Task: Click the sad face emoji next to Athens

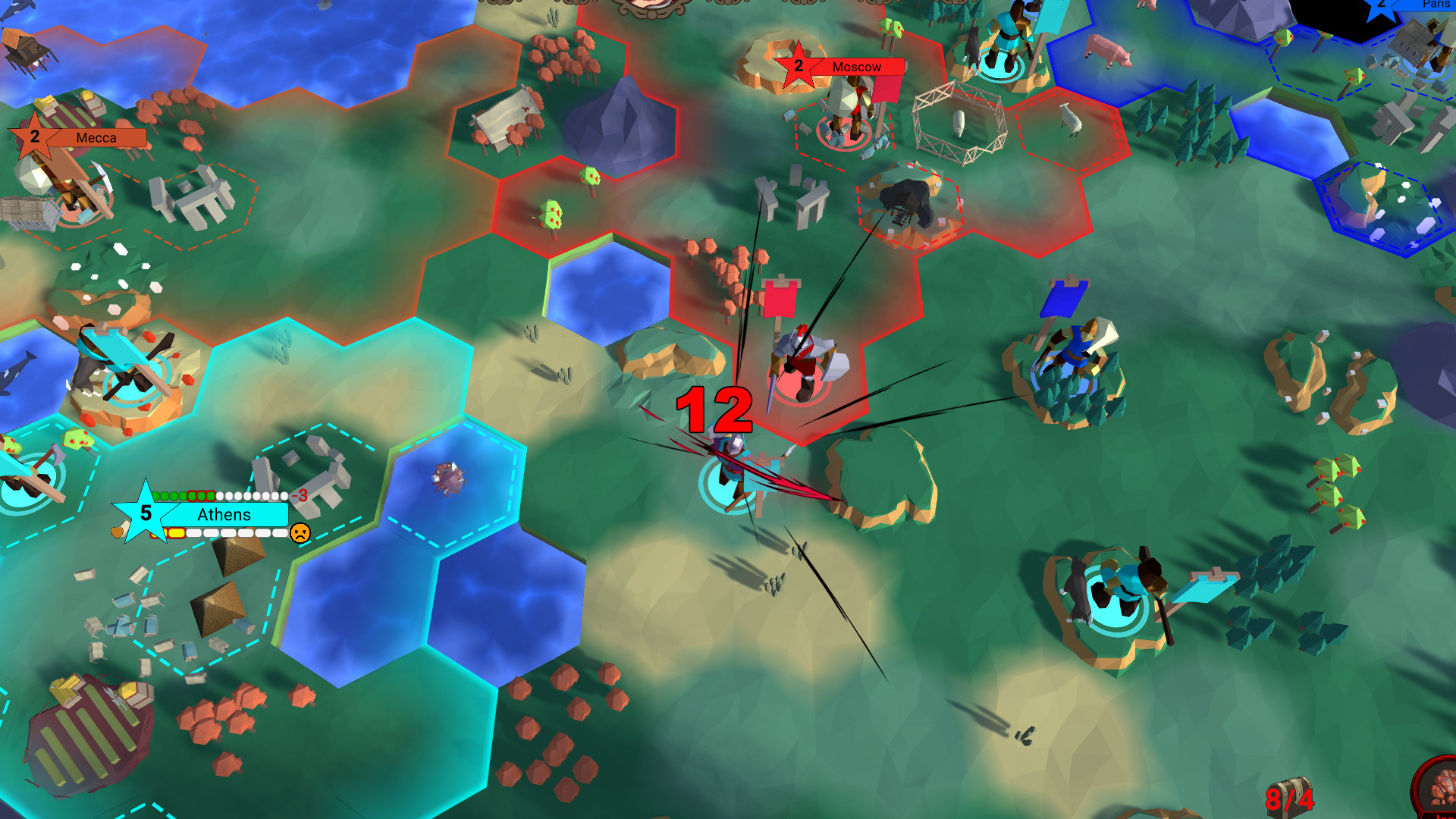Action: click(x=300, y=532)
